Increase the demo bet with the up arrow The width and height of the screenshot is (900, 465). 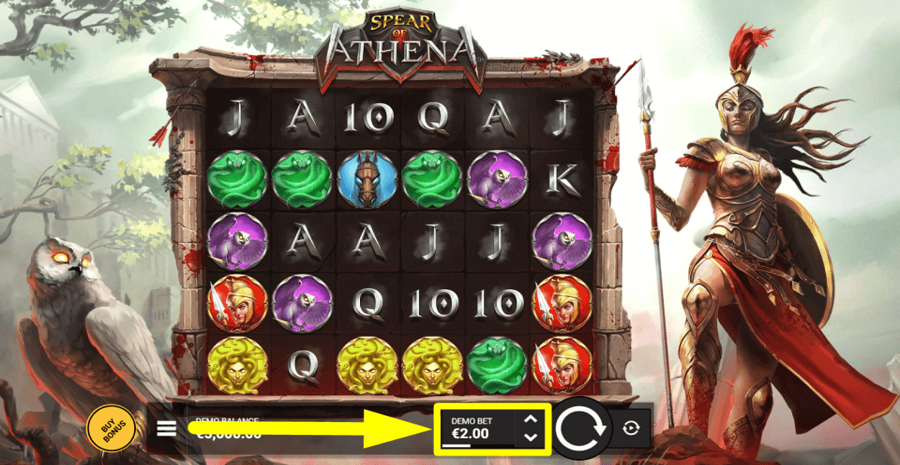click(531, 420)
